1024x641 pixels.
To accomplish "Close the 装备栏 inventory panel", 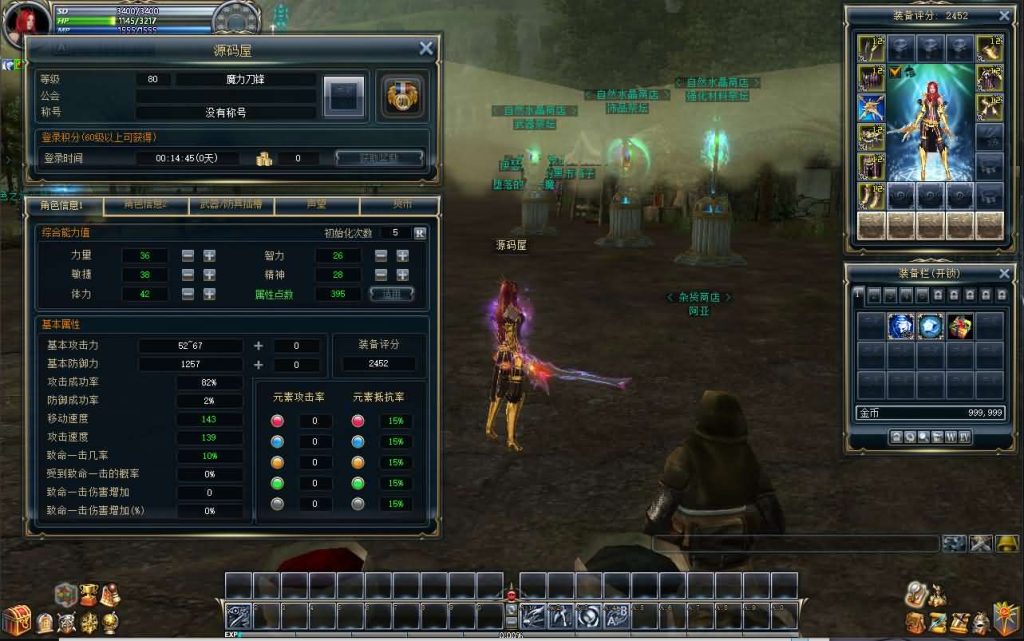I will coord(1004,273).
